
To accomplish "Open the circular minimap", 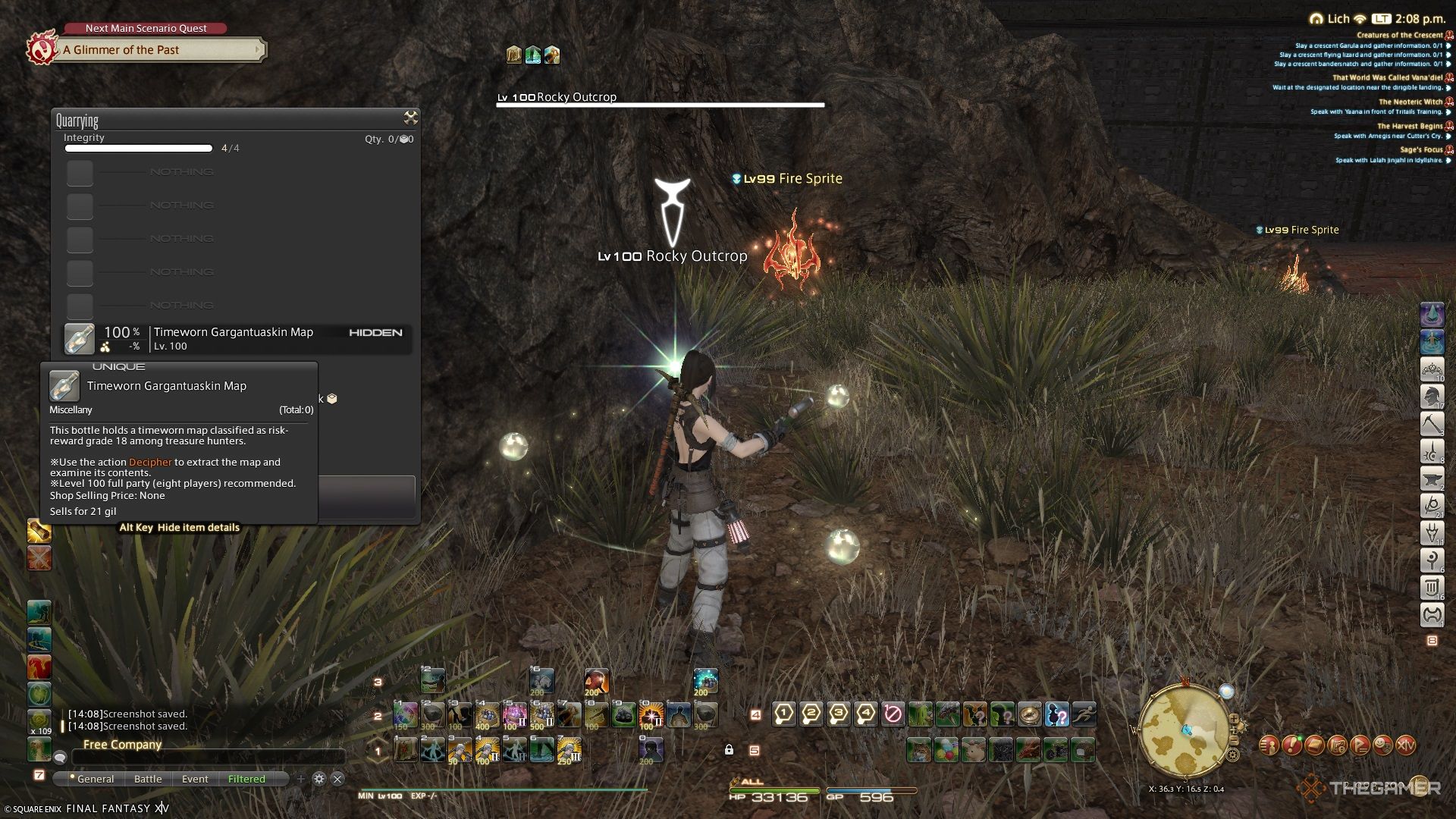I will [1182, 731].
